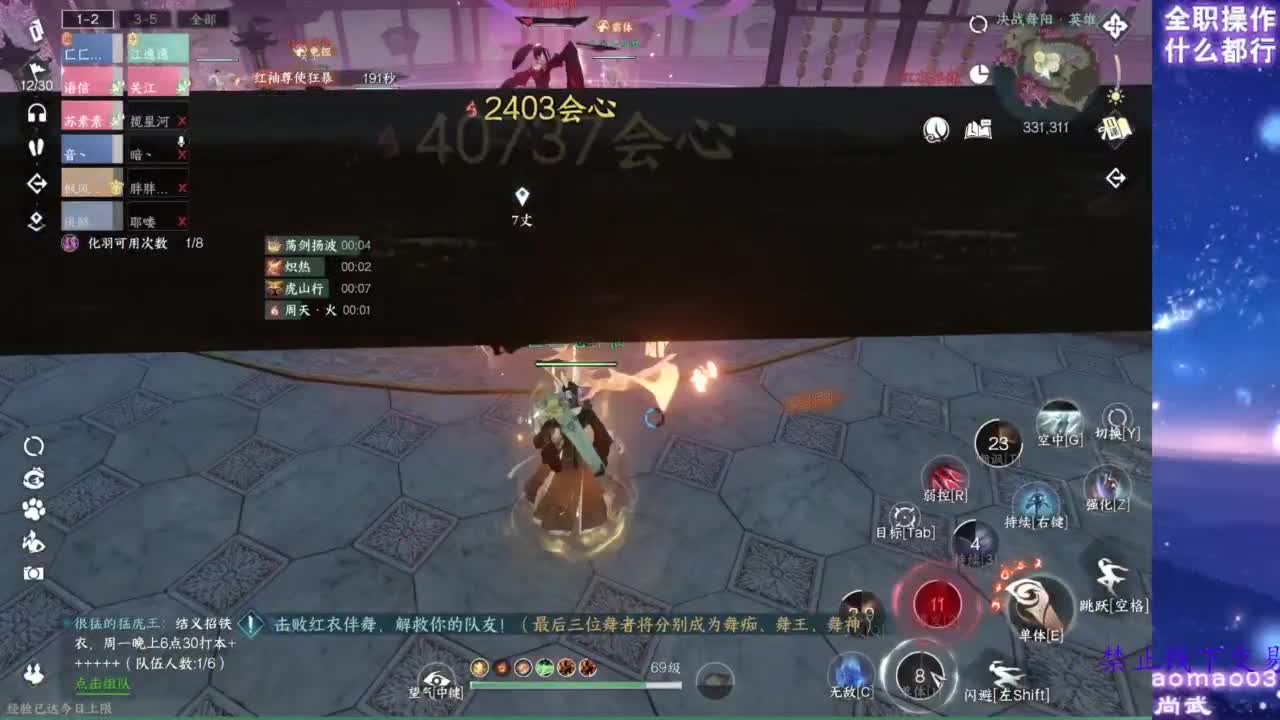Toggle the headphones voice icon on left panel

(x=37, y=113)
